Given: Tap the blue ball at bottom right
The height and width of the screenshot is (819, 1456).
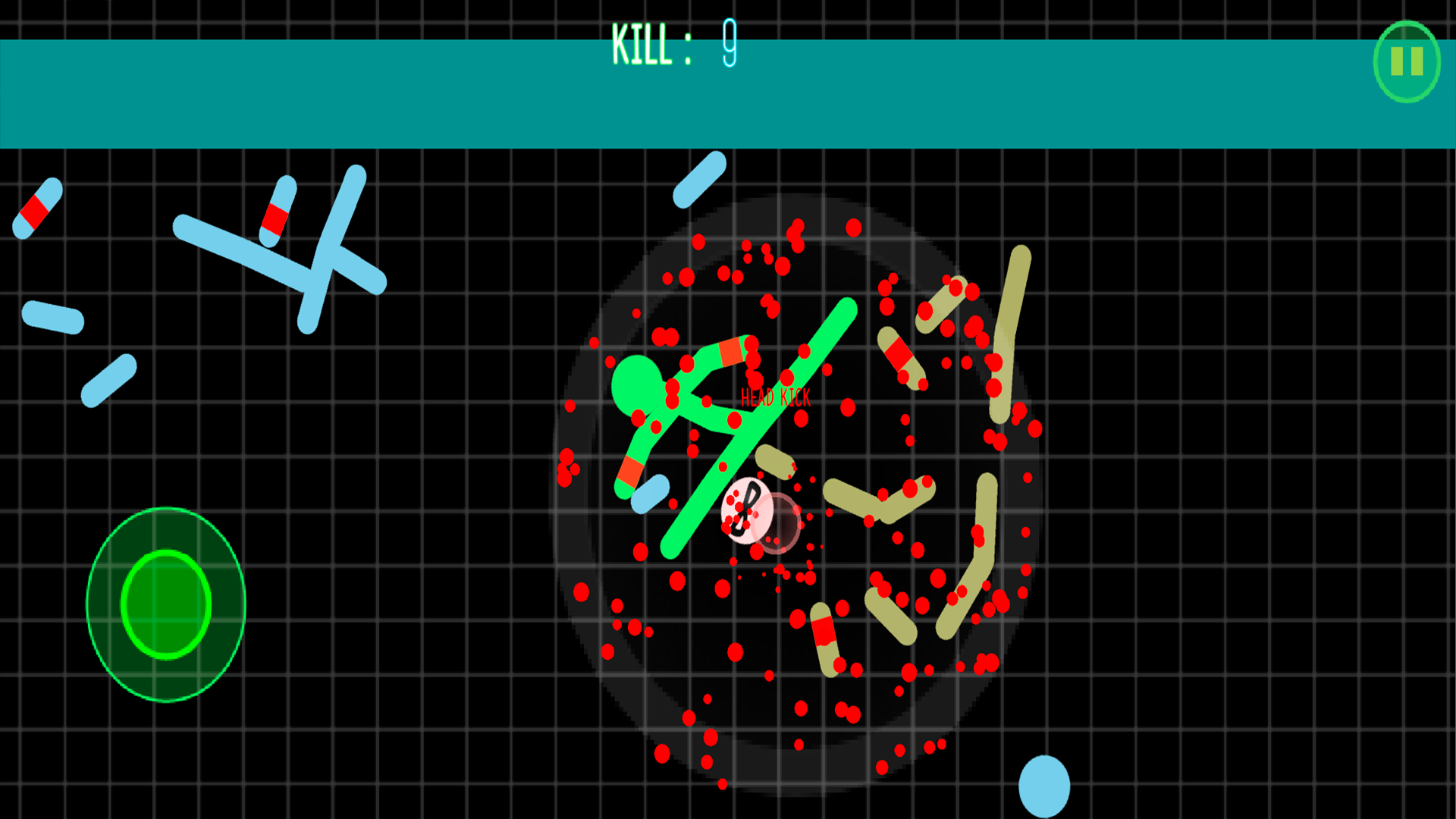Looking at the screenshot, I should click(1045, 786).
